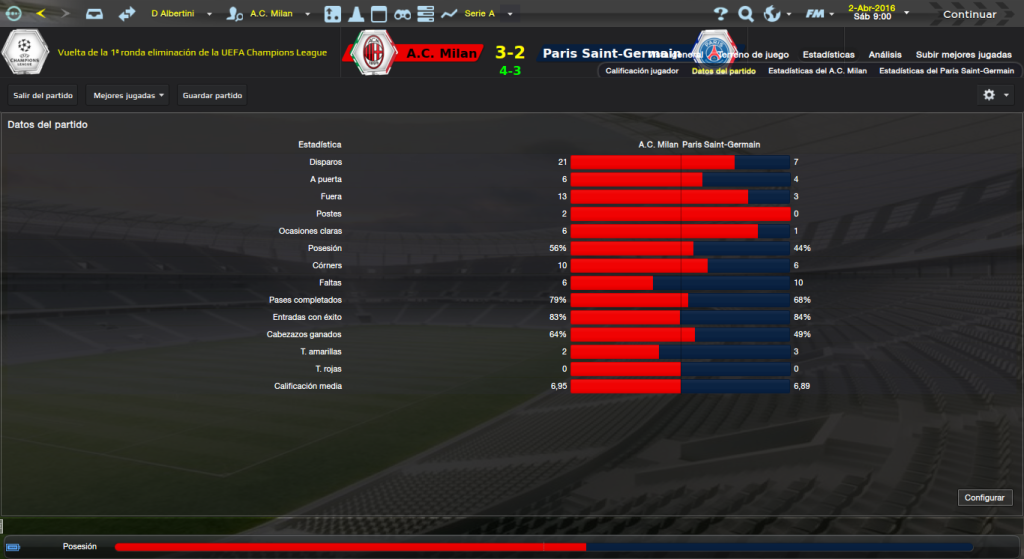Open the Configurar stats options
Screen dimensions: 1024x559
click(985, 497)
